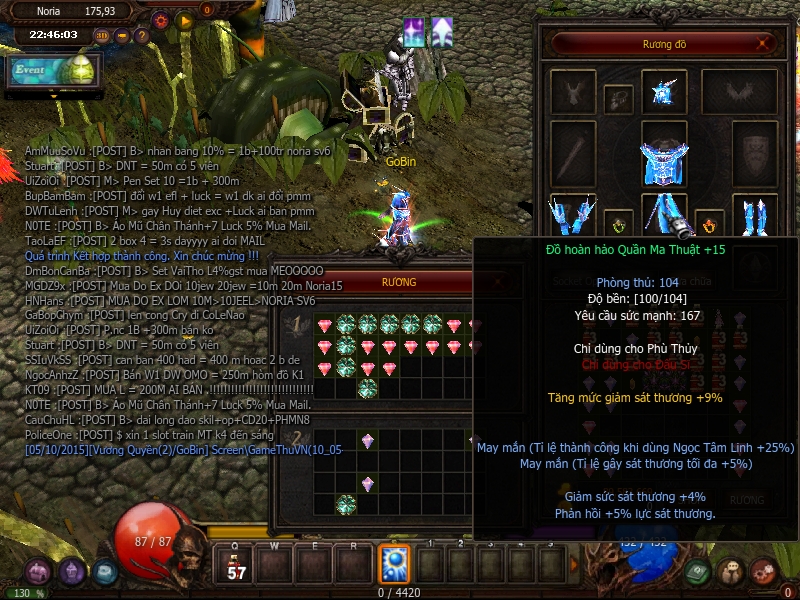Viewport: 800px width, 600px height.
Task: Open the gear-shaped settings button
Action: click(160, 20)
